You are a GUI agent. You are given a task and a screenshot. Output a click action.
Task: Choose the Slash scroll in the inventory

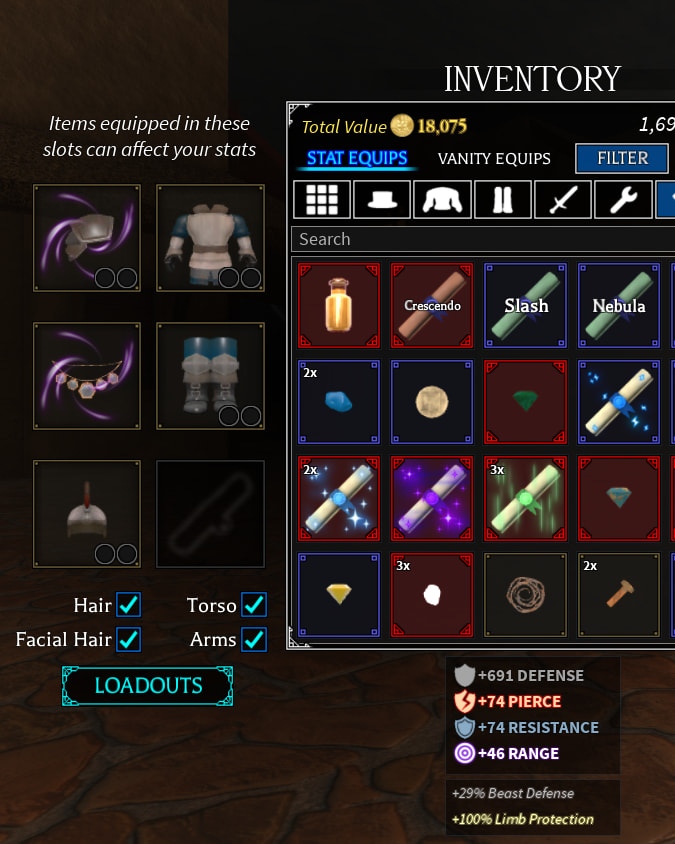click(526, 305)
